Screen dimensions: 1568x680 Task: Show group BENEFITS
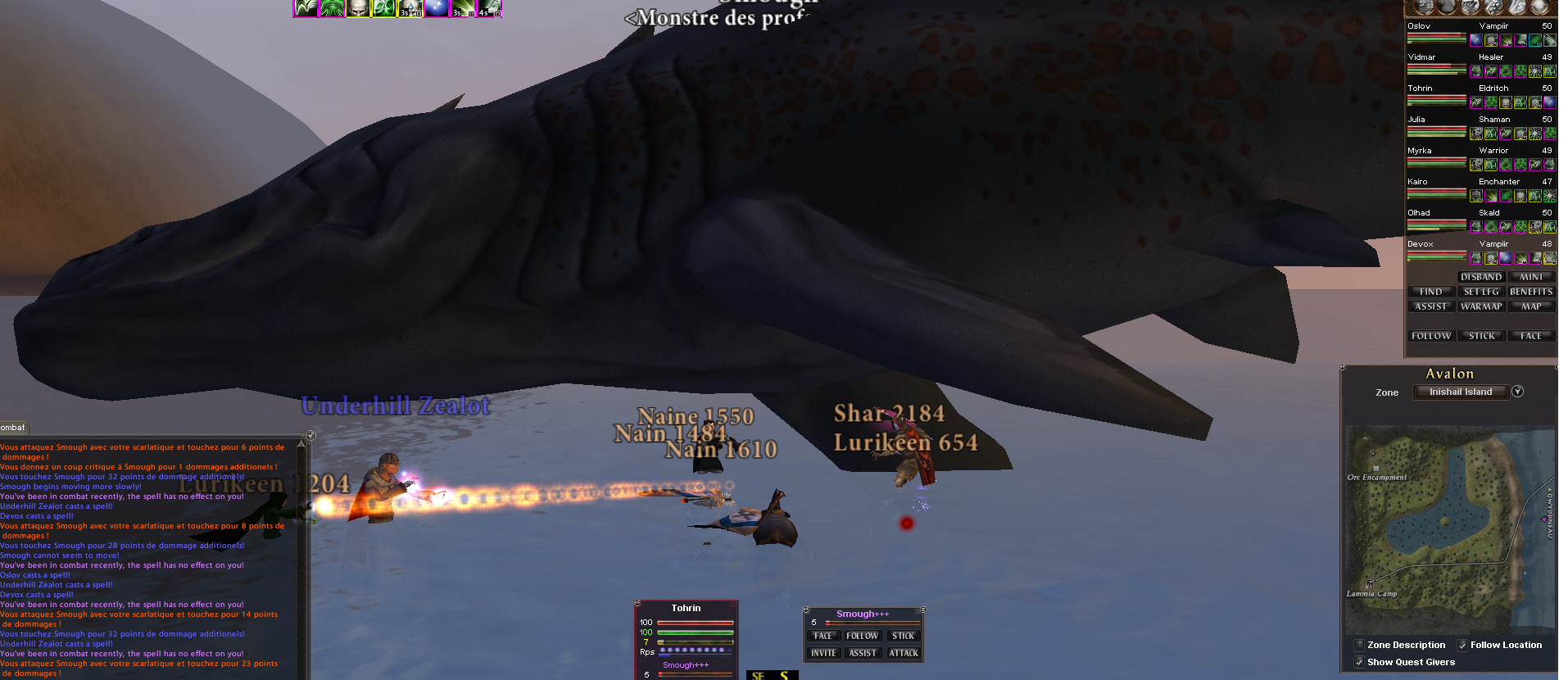pyautogui.click(x=1531, y=292)
